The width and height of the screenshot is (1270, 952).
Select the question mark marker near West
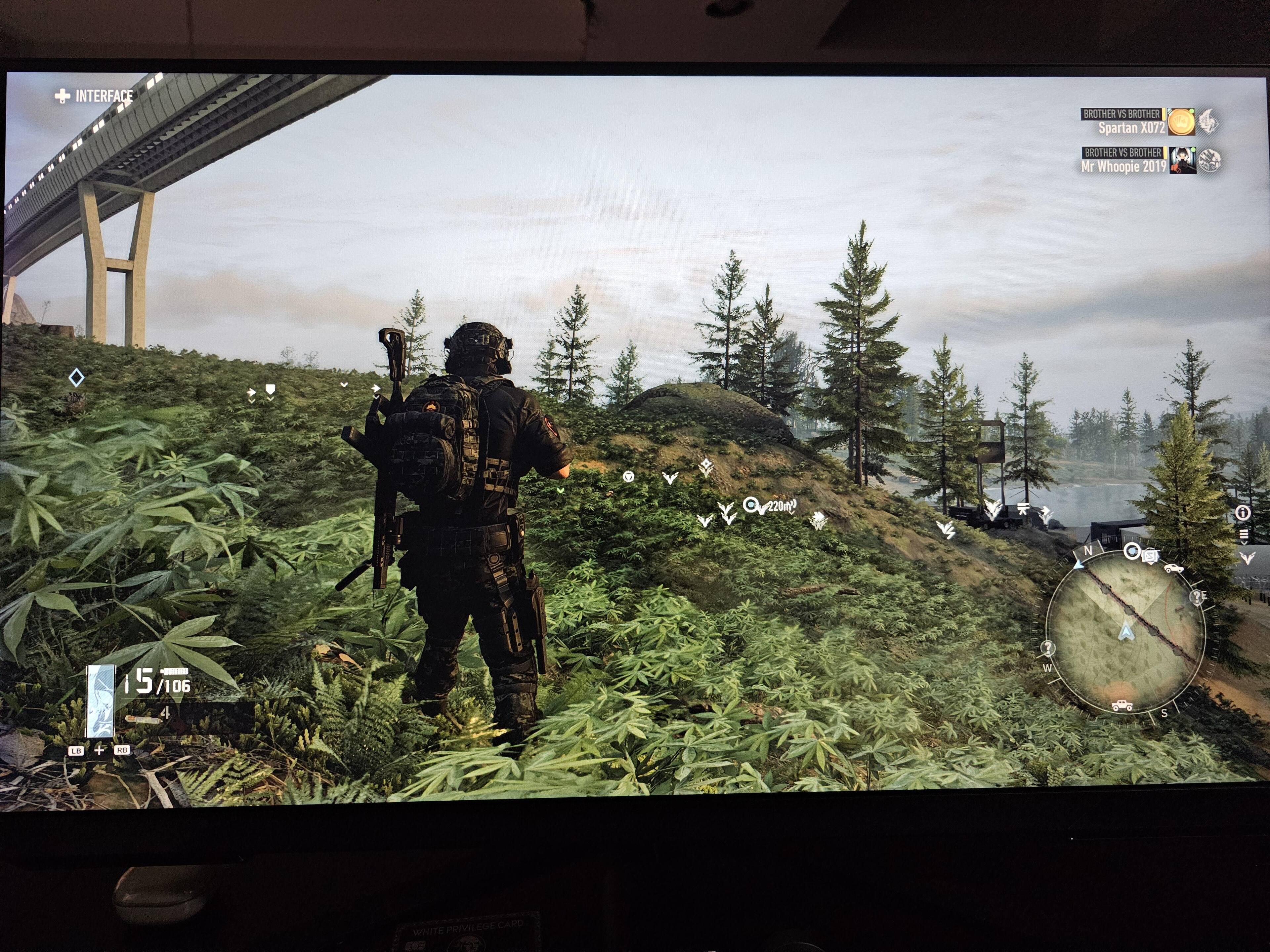click(x=1048, y=649)
